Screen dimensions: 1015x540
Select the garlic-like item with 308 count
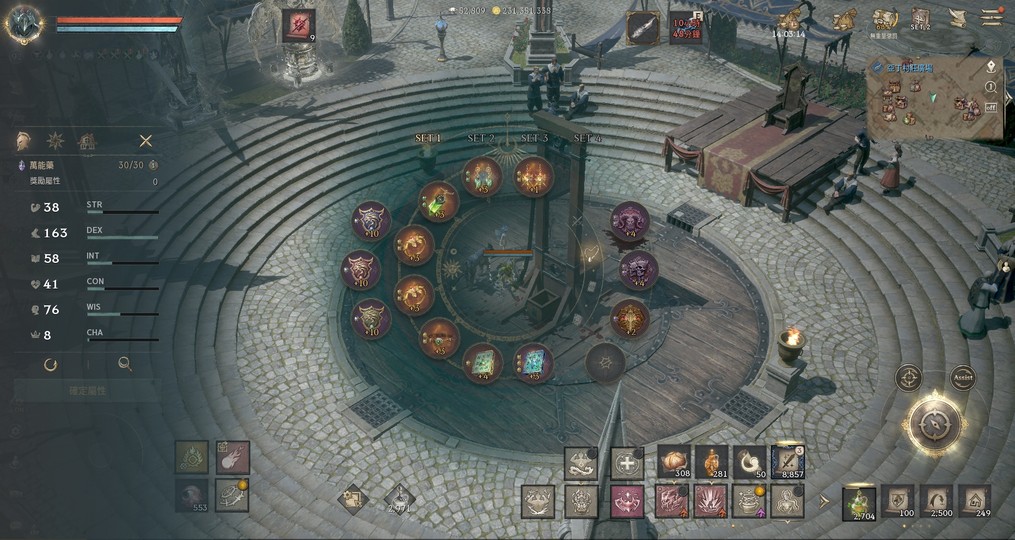[674, 462]
